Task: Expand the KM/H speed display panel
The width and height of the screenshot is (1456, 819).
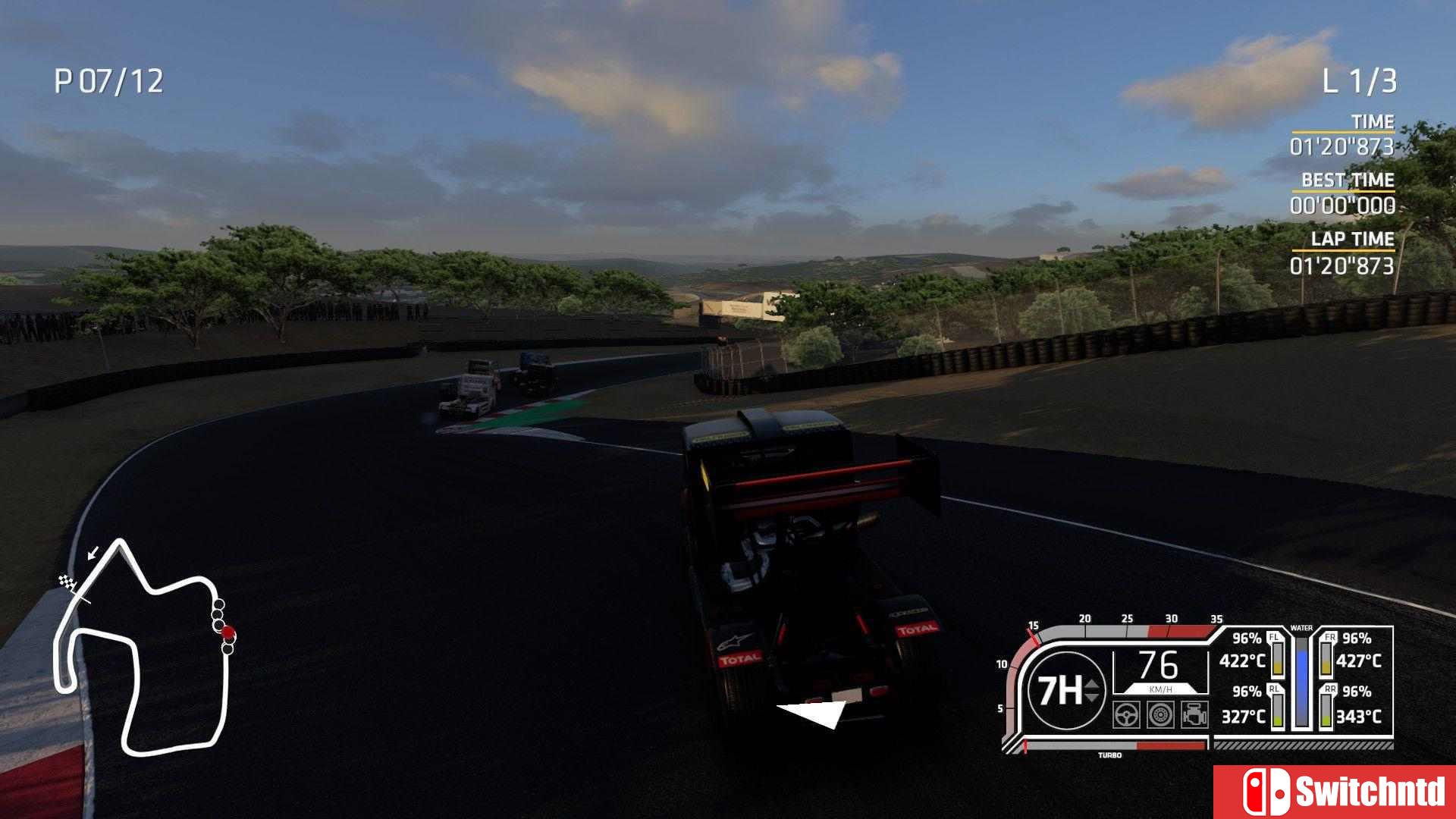Action: click(1159, 671)
